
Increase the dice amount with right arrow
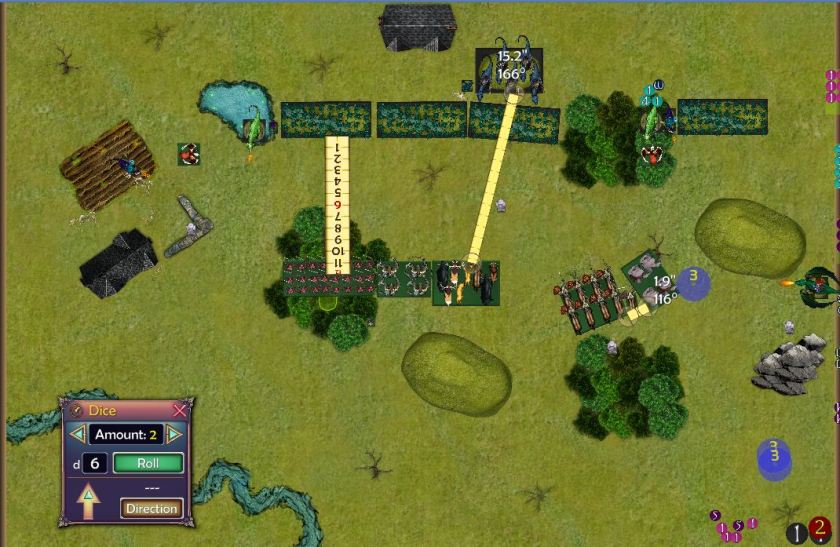coord(174,434)
